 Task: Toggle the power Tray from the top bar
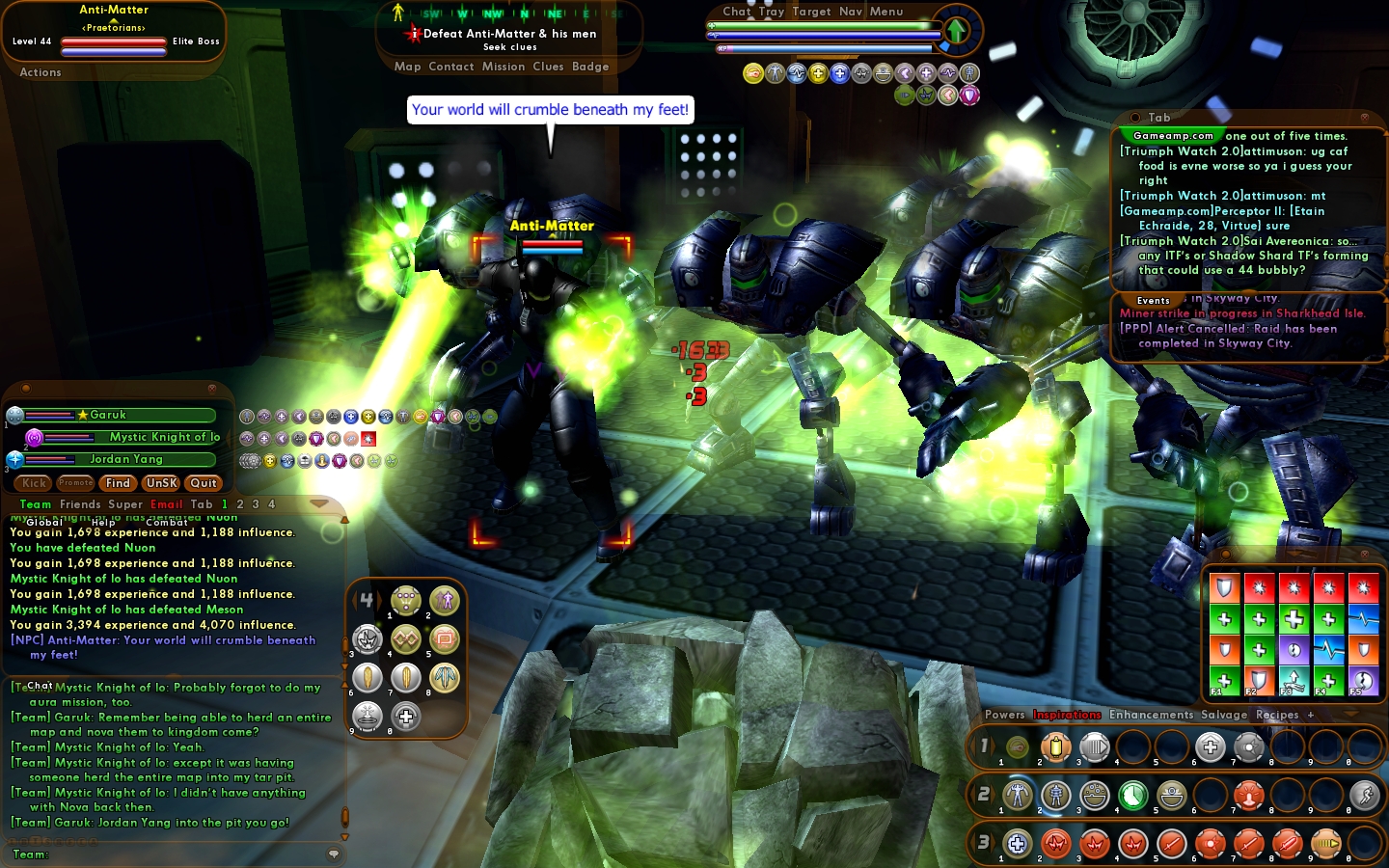[772, 12]
